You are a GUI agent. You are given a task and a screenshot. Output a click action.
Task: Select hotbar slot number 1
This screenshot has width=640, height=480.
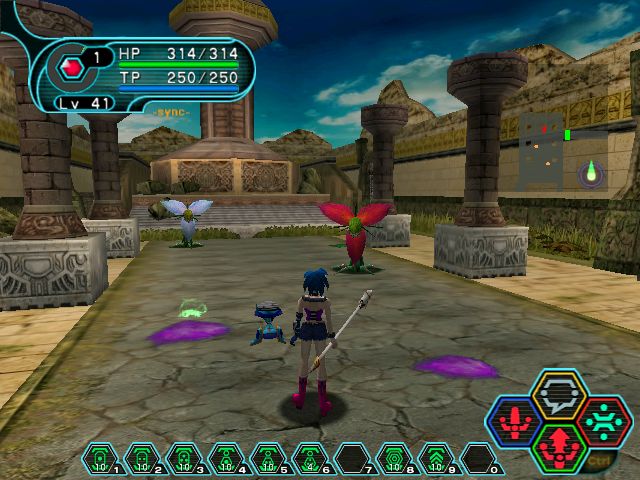[x=100, y=459]
